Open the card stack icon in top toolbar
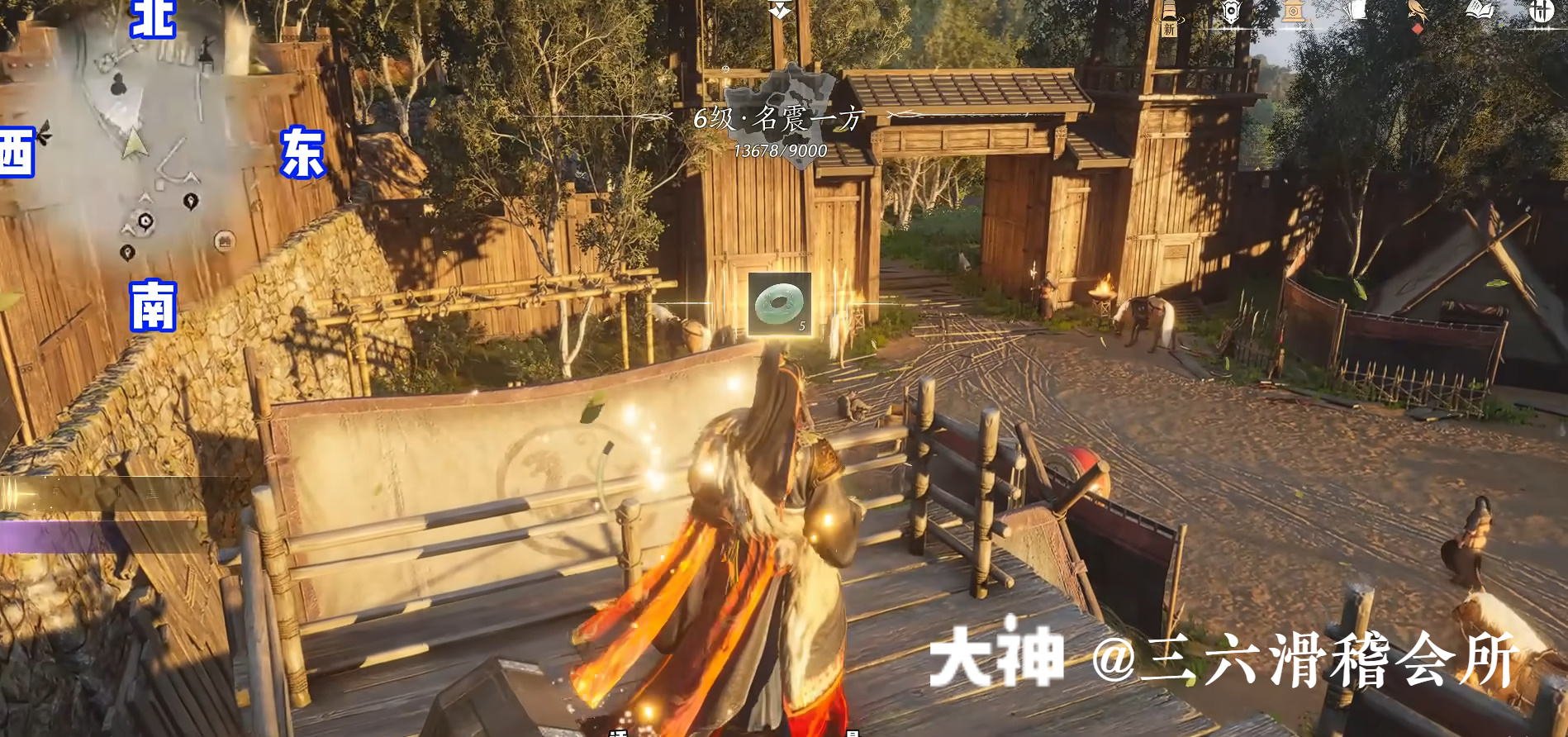Screen dimensions: 1568x737 click(x=1357, y=10)
